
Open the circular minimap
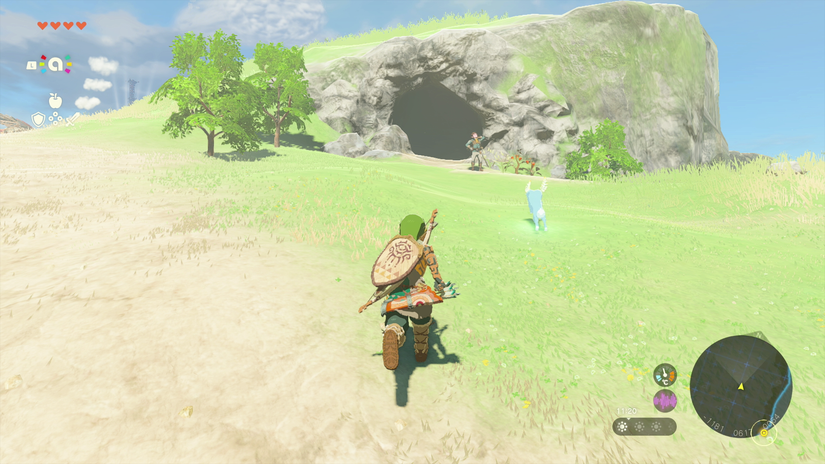pyautogui.click(x=740, y=386)
